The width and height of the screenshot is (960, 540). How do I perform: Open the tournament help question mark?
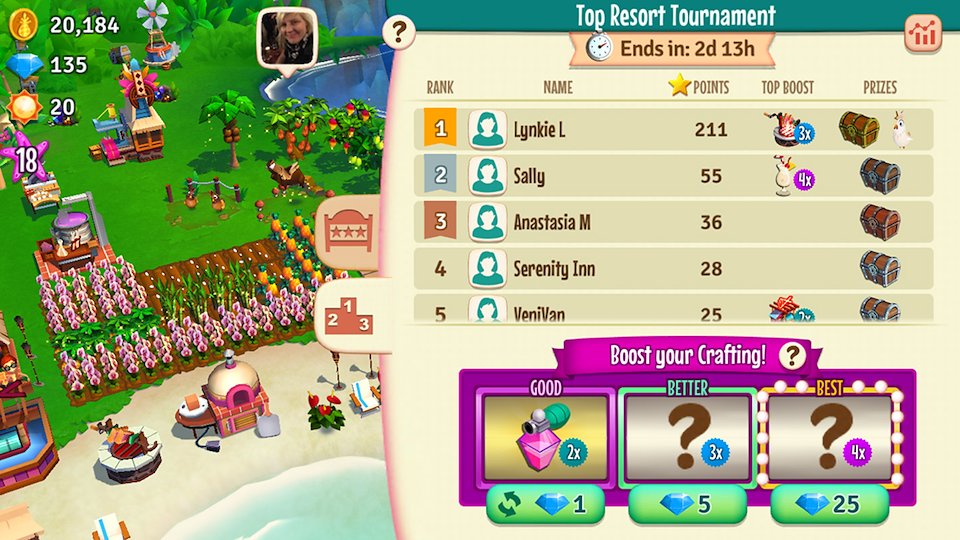[399, 33]
